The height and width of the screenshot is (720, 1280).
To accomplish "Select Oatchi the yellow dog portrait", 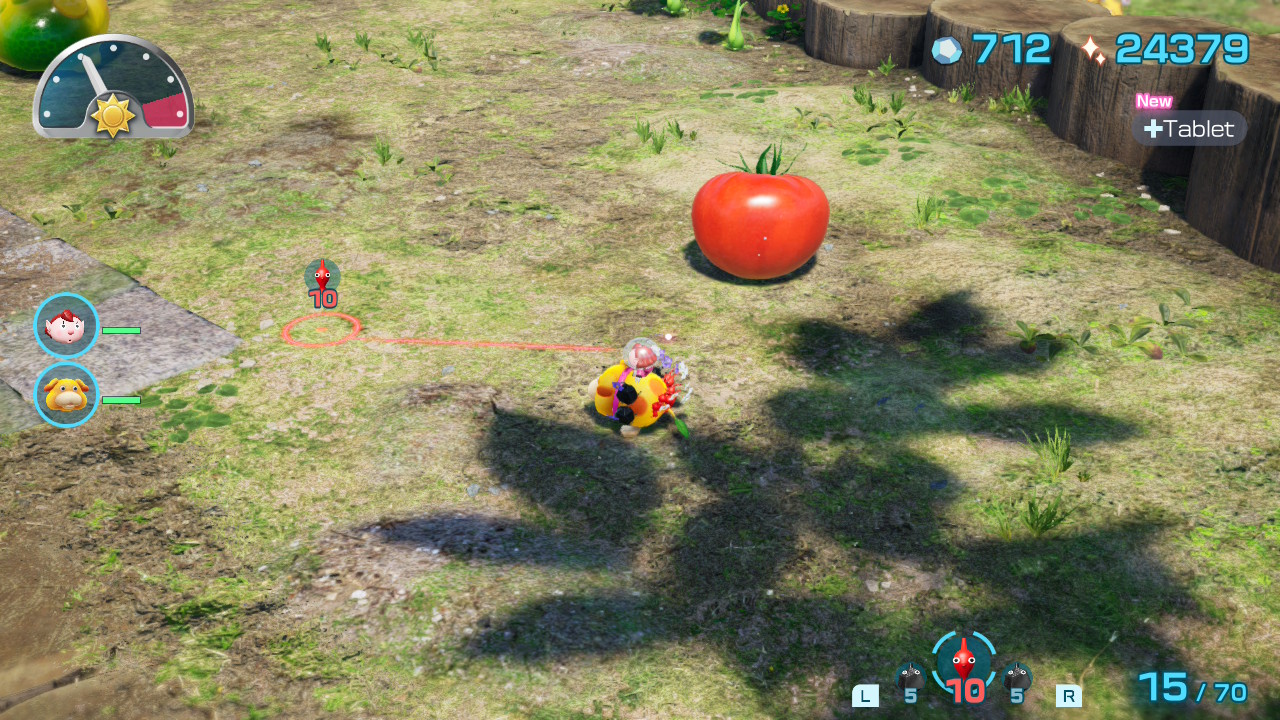I will point(66,395).
